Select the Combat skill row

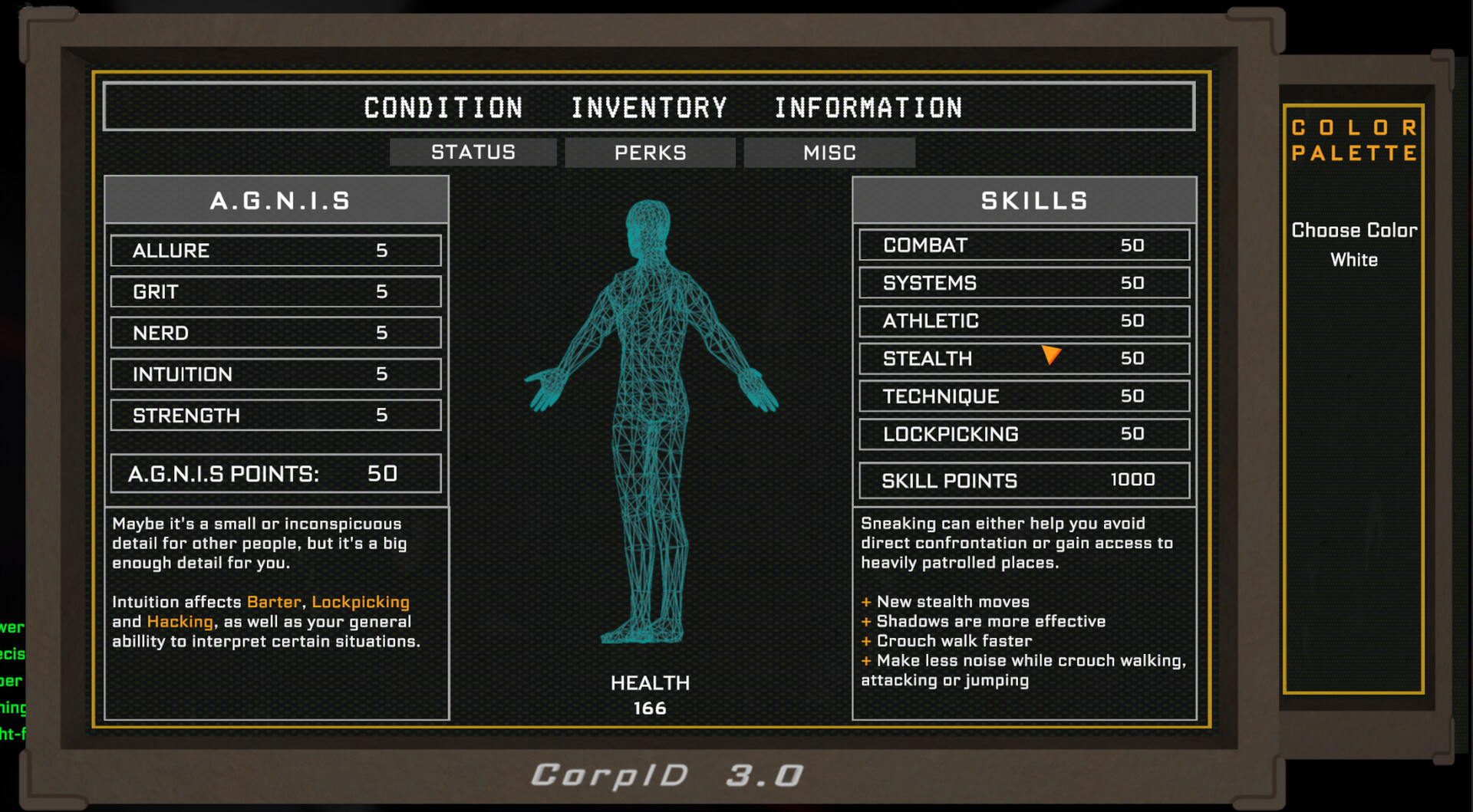pos(1024,245)
